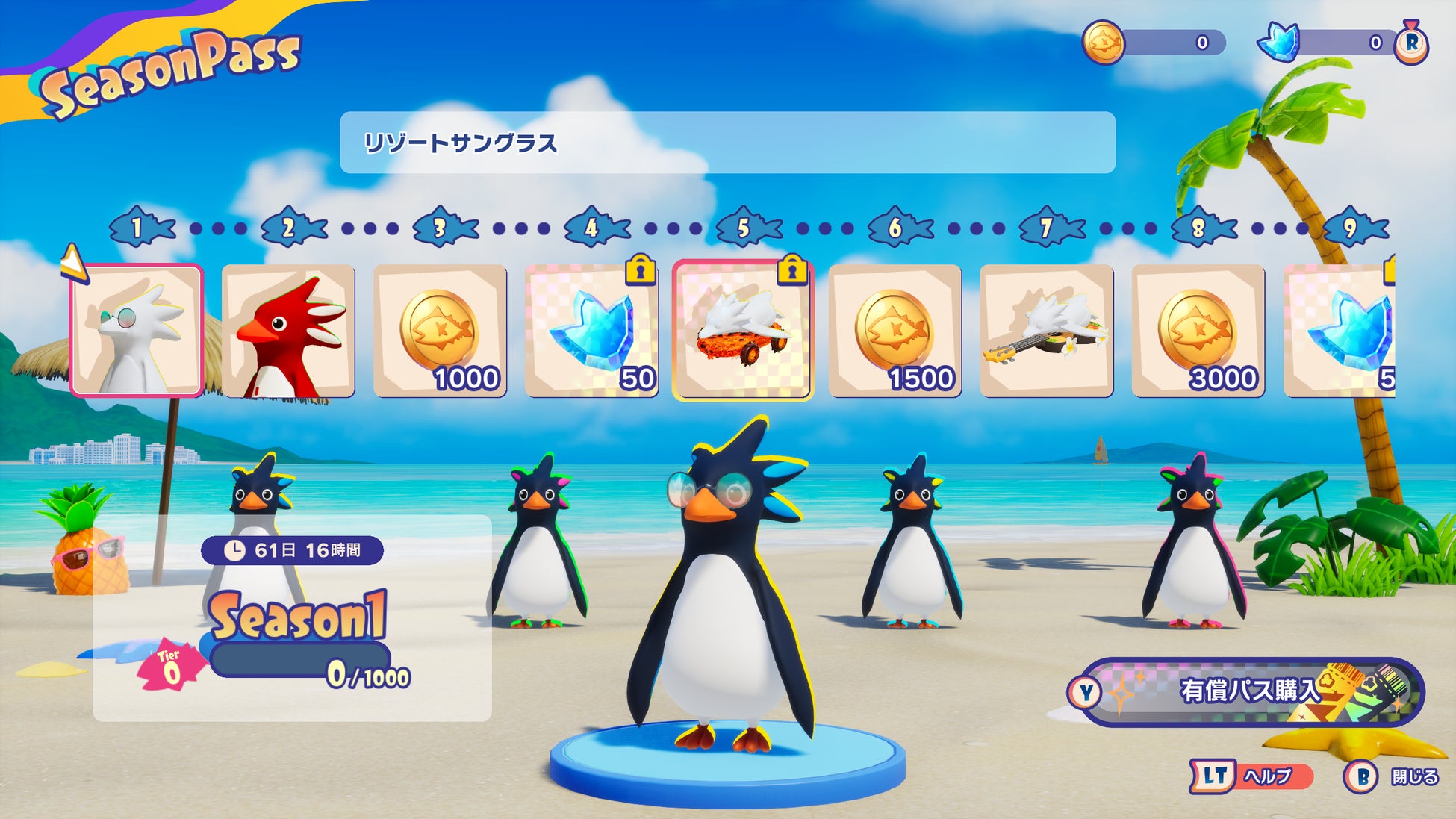
Task: Choose the red penguin tier 2 reward
Action: 288,330
